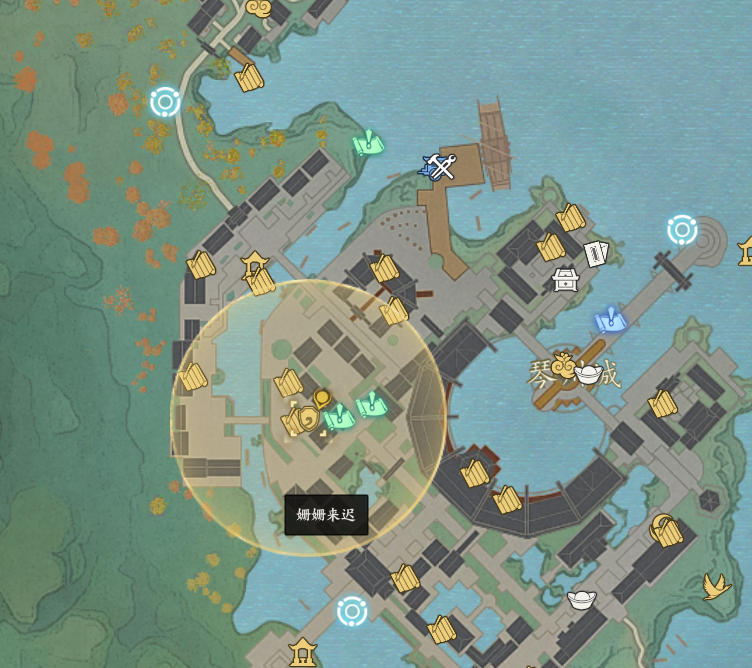The image size is (752, 668).
Task: Select the crossed swords marker by the dock
Action: pyautogui.click(x=440, y=166)
